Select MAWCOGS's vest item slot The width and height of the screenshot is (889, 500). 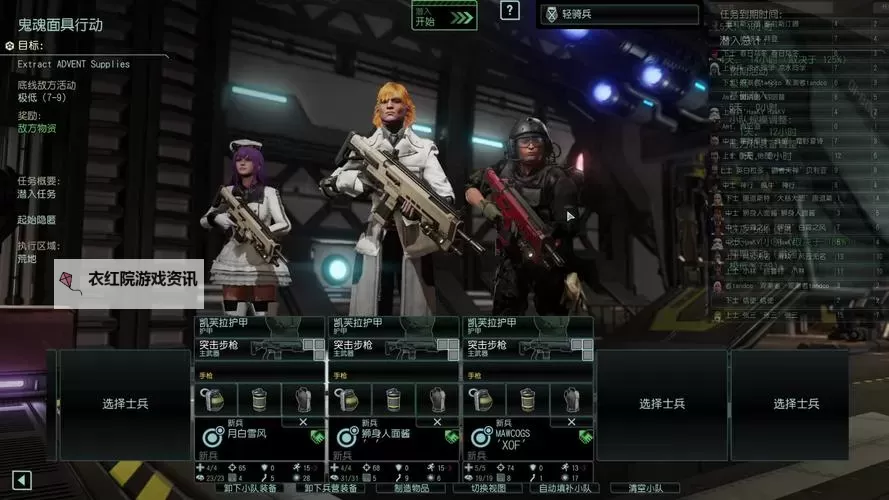pyautogui.click(x=571, y=399)
